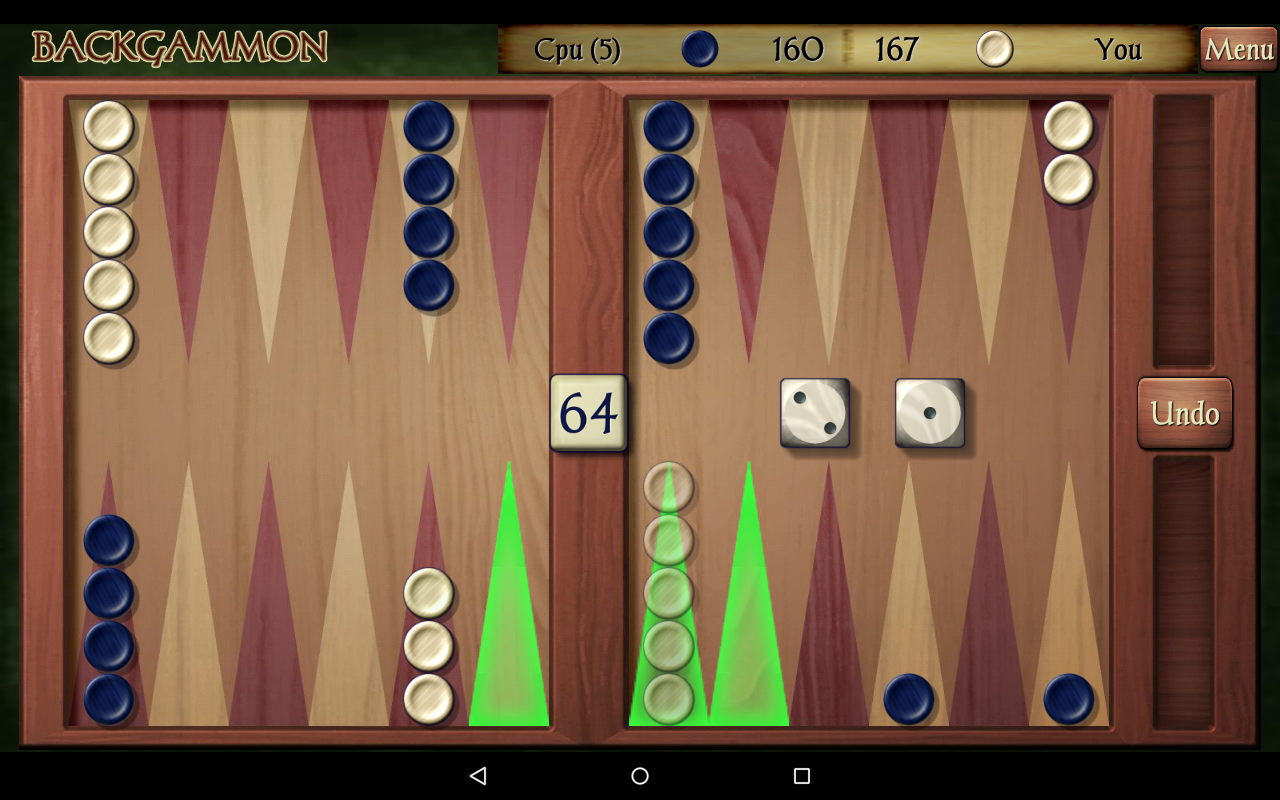Click the stack of five blue checkers top right

point(668,230)
